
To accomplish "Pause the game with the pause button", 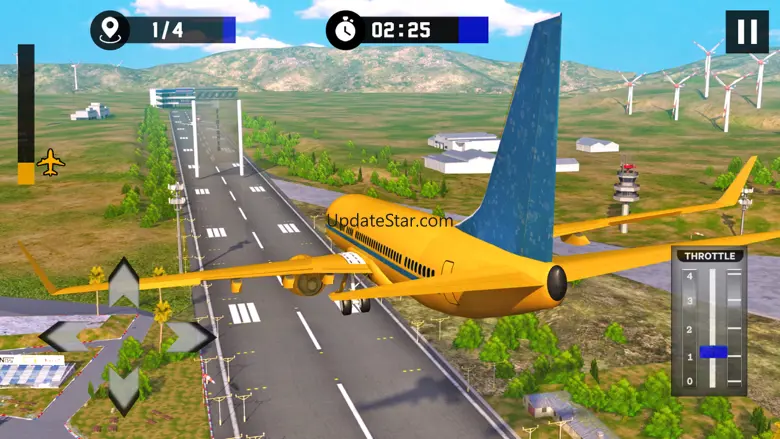I will (x=747, y=31).
